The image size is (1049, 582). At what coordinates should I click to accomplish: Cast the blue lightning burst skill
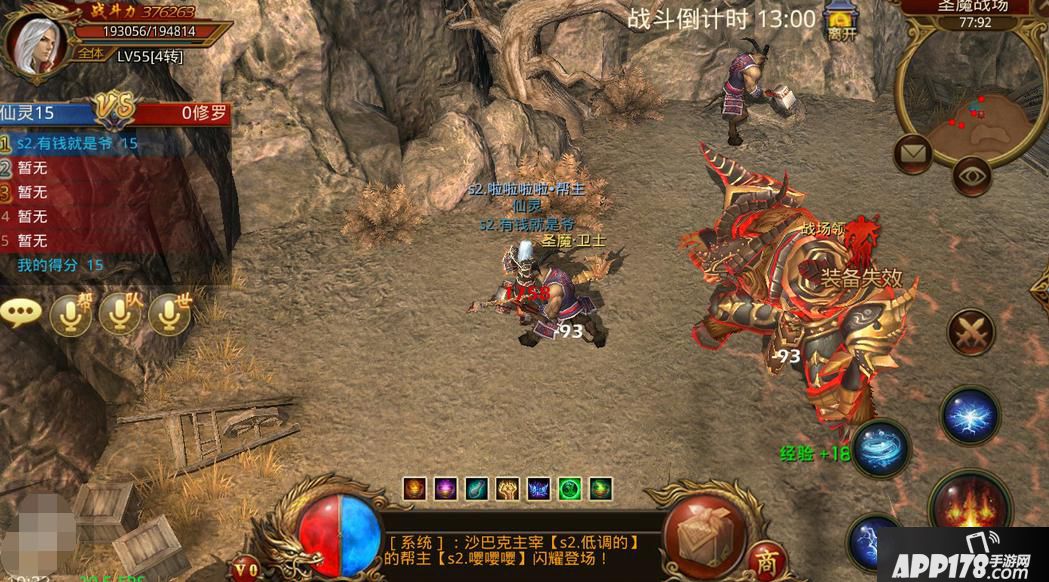(970, 415)
